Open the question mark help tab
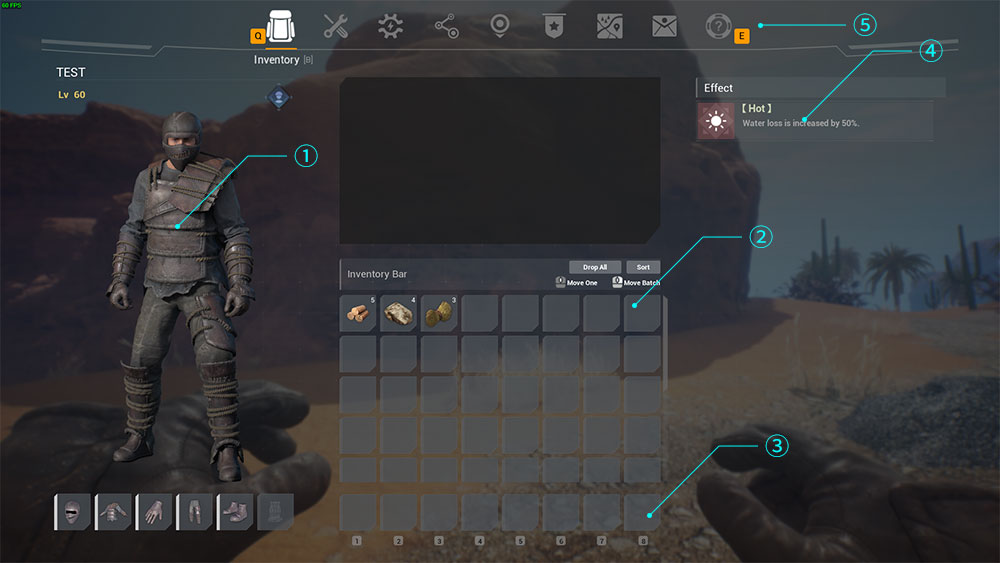Viewport: 1000px width, 563px height. (x=718, y=27)
